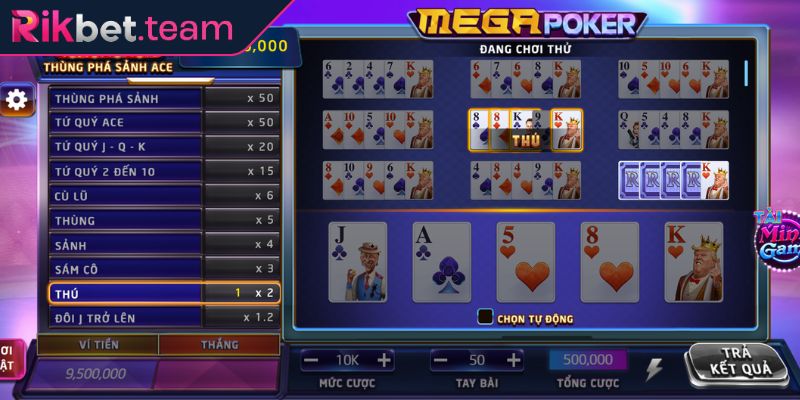Select the highlighted Thú payout row
800x400 pixels.
pos(164,293)
